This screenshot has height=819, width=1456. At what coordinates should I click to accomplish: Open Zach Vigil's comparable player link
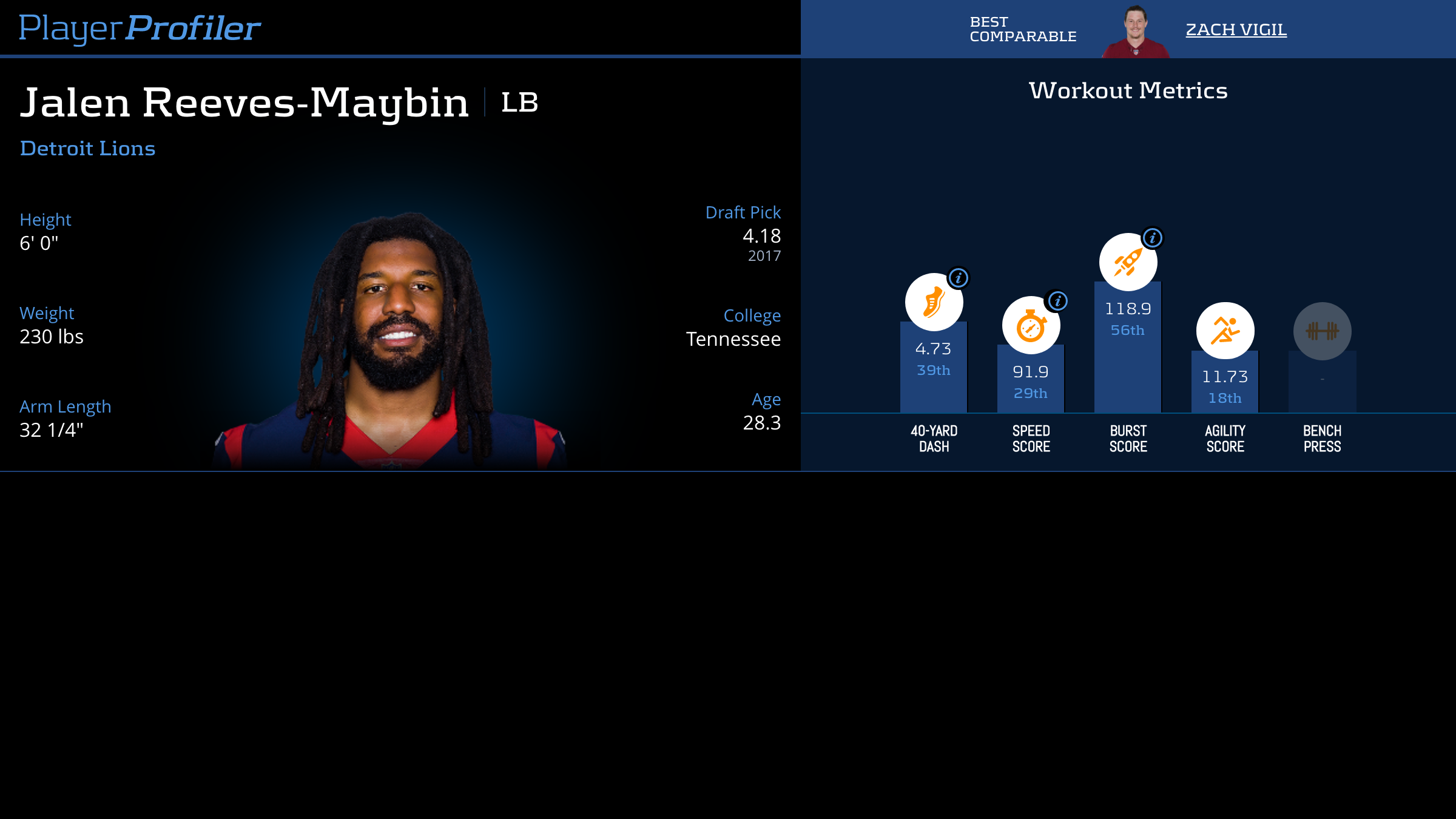click(x=1236, y=30)
